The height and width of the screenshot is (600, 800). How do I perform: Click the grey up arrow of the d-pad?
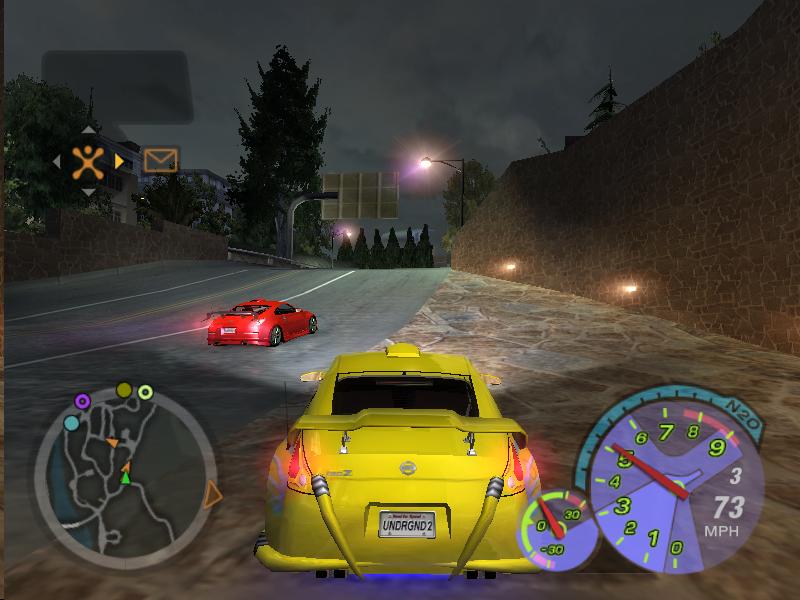[x=88, y=129]
